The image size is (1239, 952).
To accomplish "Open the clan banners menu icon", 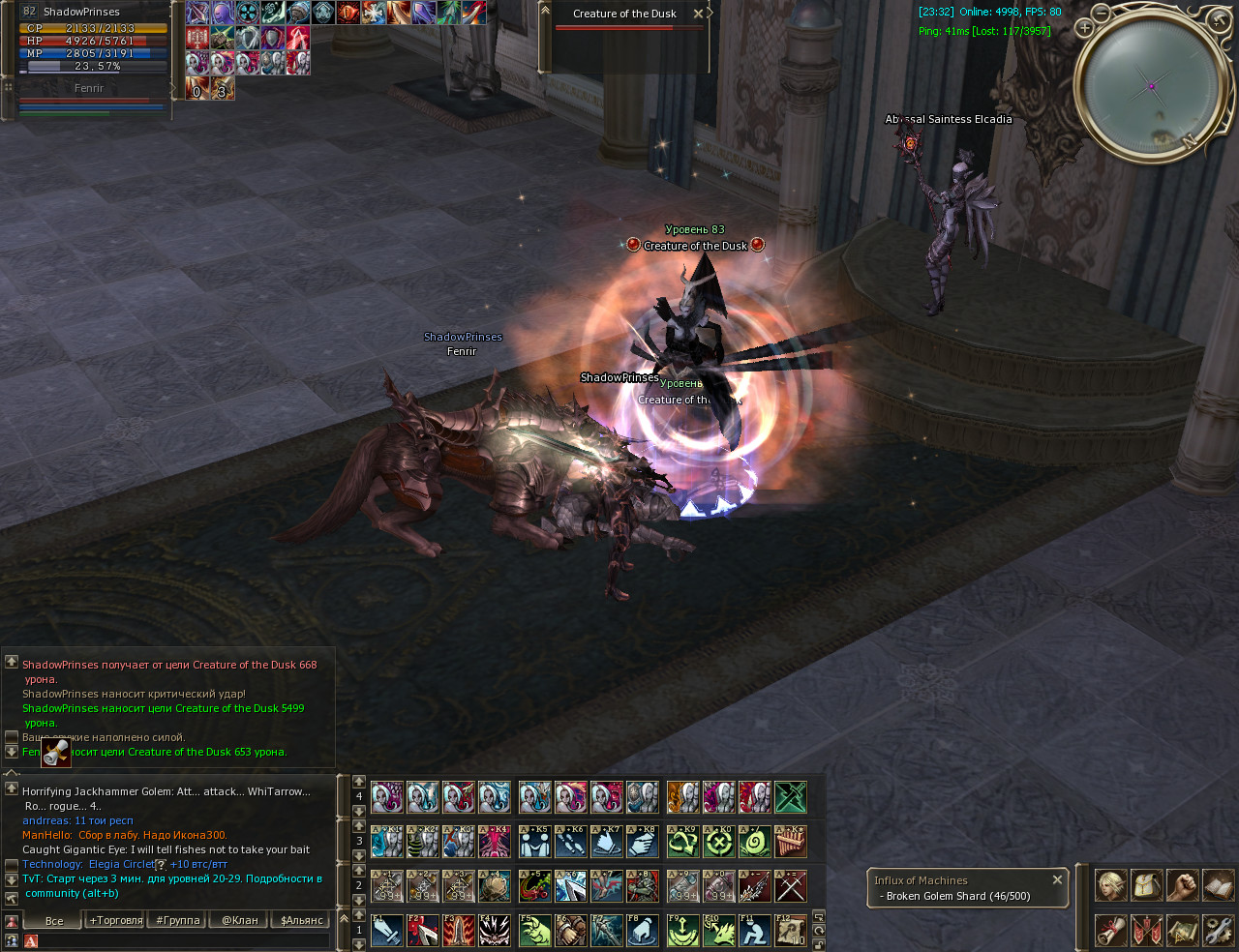I will point(1146,931).
